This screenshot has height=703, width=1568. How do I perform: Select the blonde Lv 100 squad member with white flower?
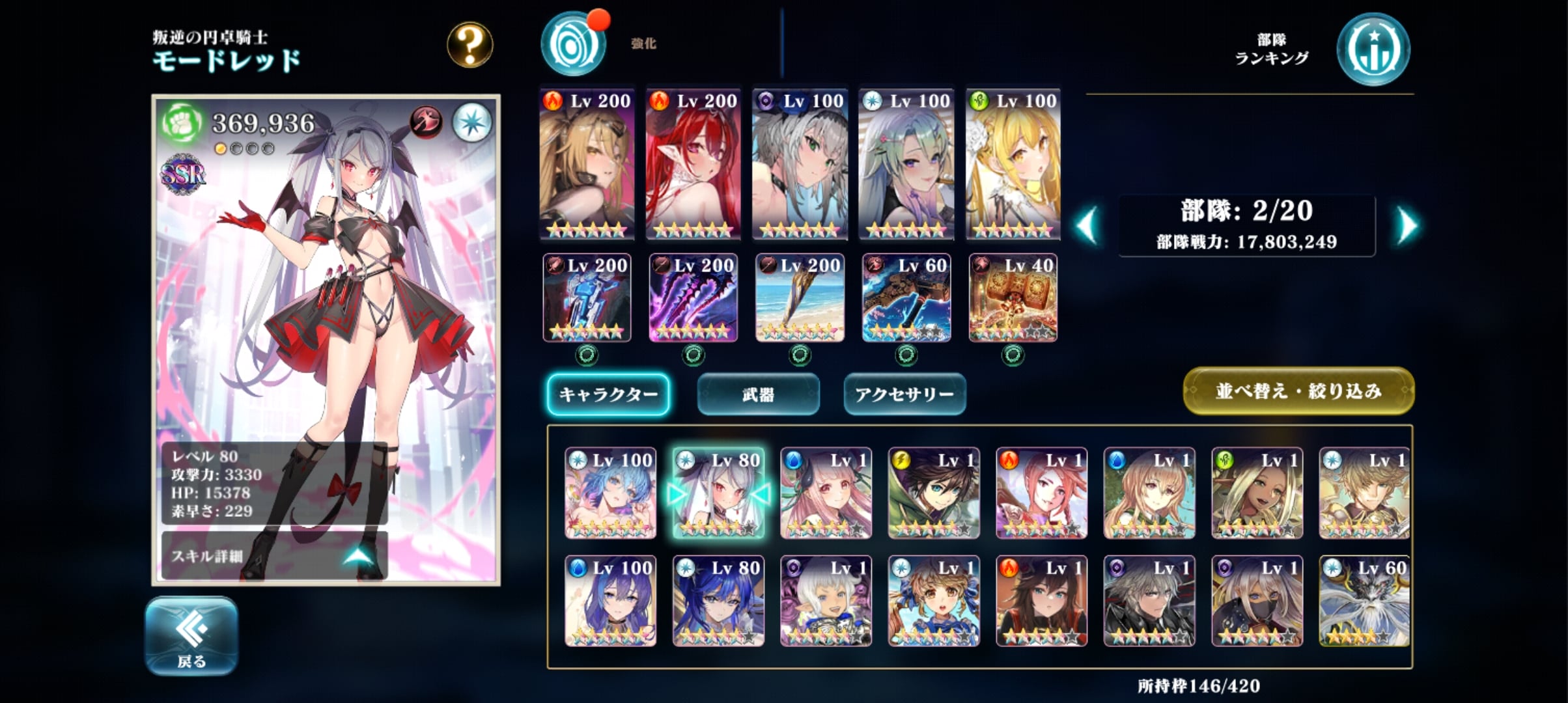point(1013,164)
